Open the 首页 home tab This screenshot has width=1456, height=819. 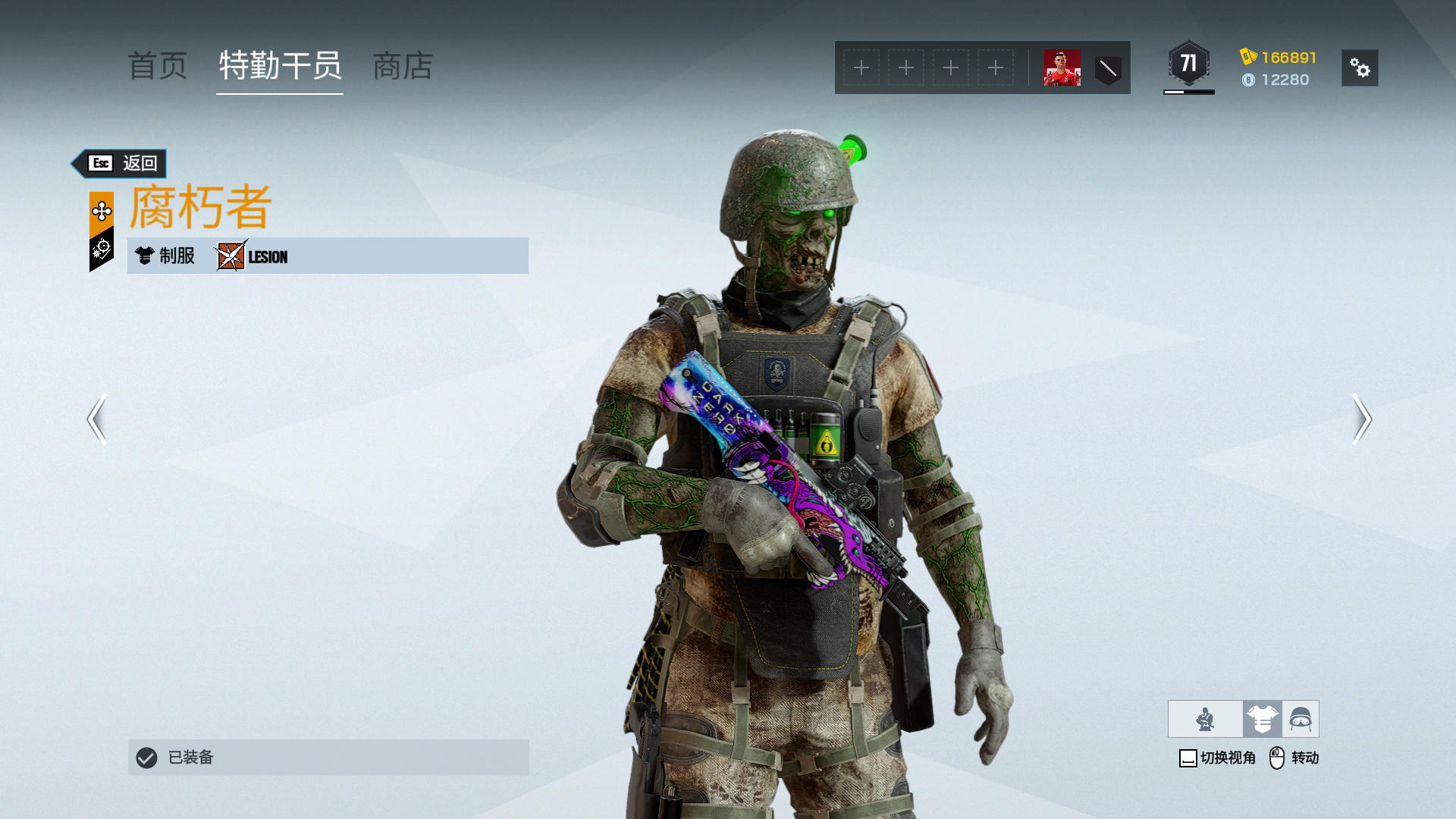pyautogui.click(x=158, y=67)
